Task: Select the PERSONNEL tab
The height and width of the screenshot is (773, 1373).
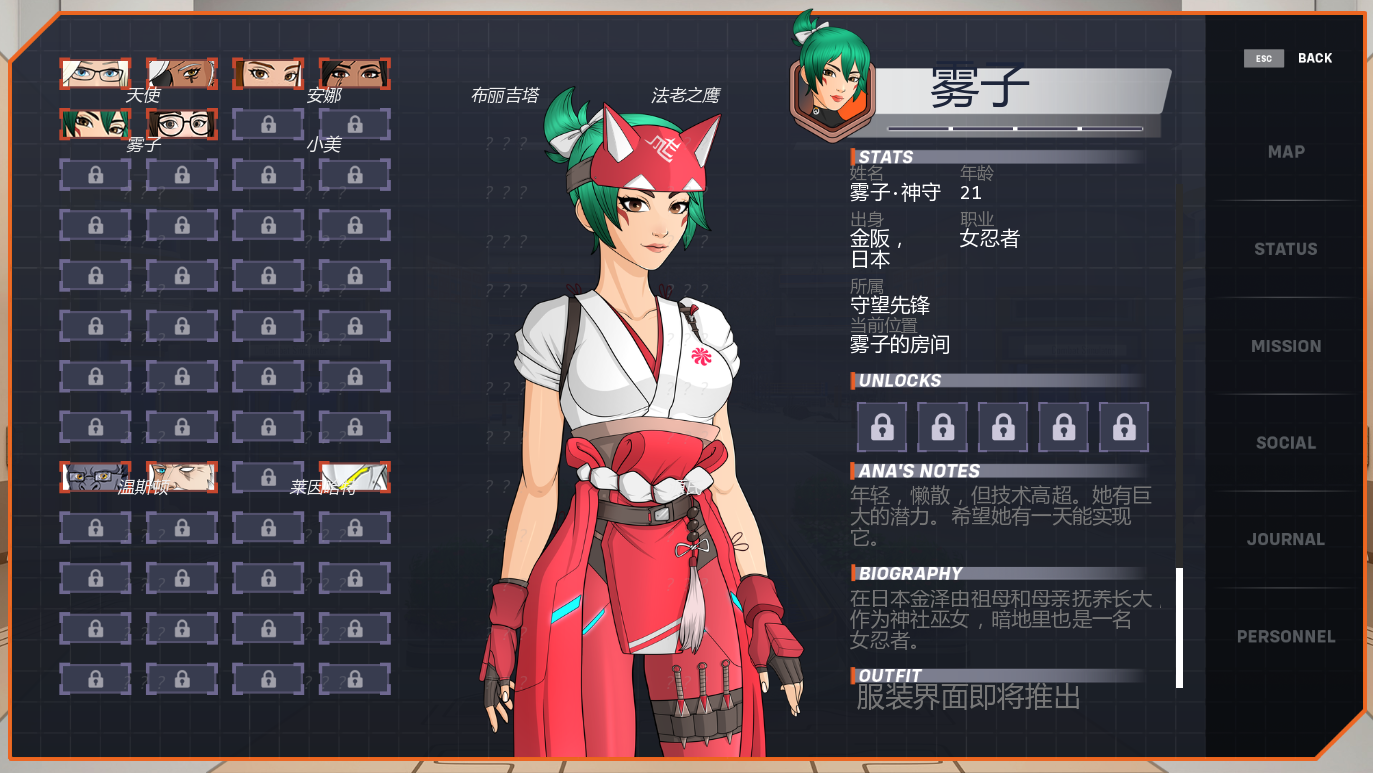Action: click(x=1285, y=636)
